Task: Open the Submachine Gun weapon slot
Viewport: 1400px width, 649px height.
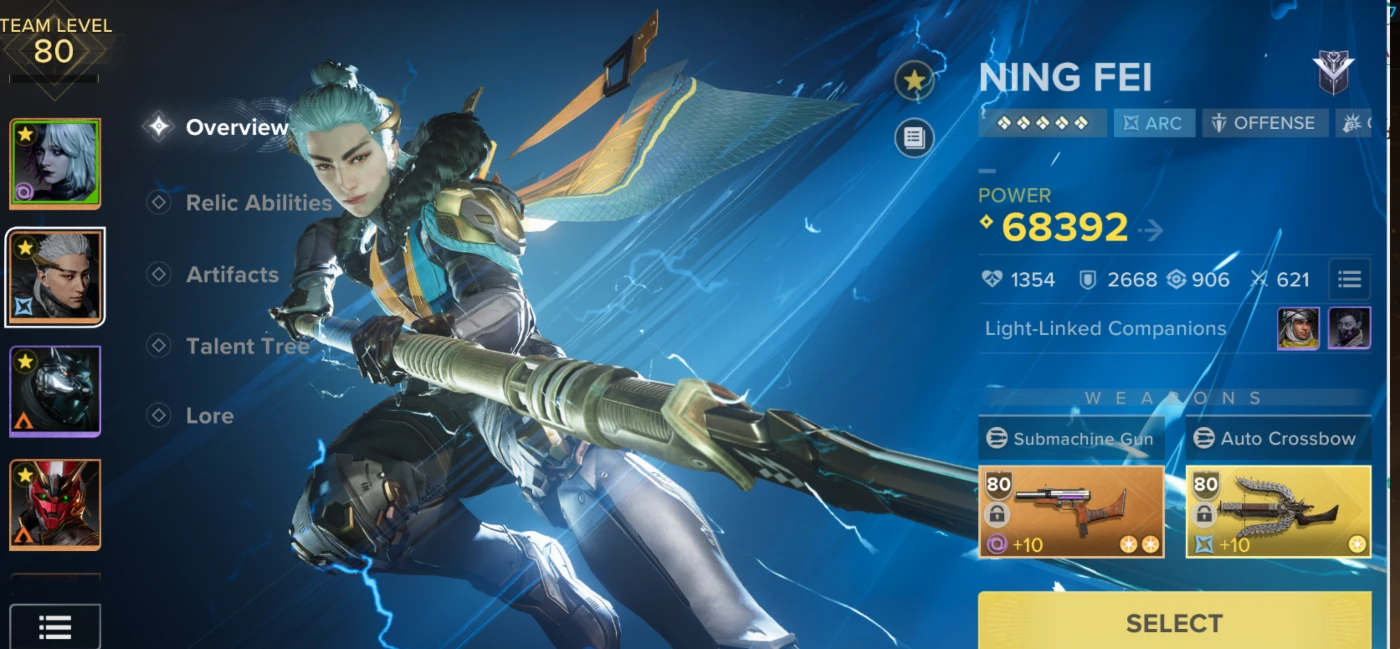Action: coord(1071,511)
